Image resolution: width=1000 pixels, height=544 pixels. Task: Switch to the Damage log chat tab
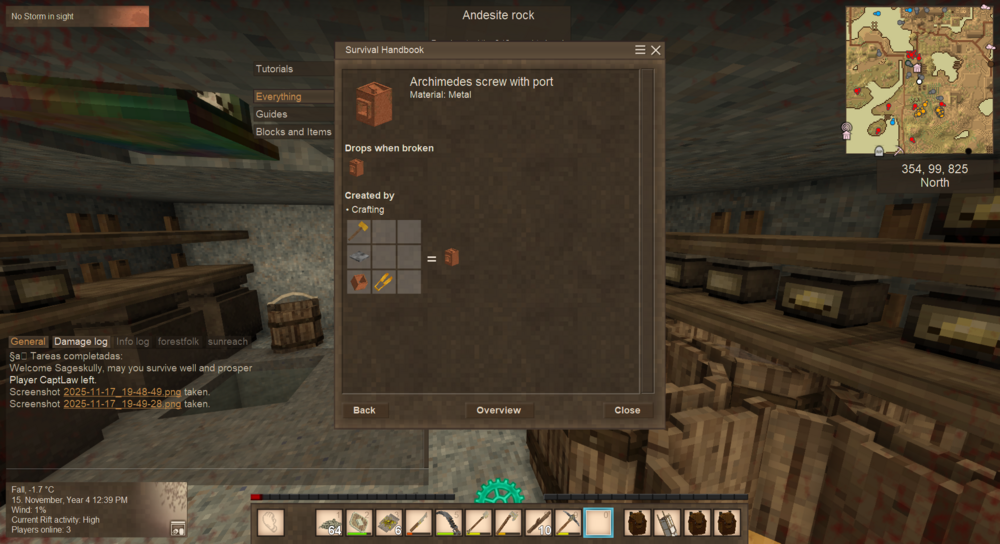click(81, 342)
